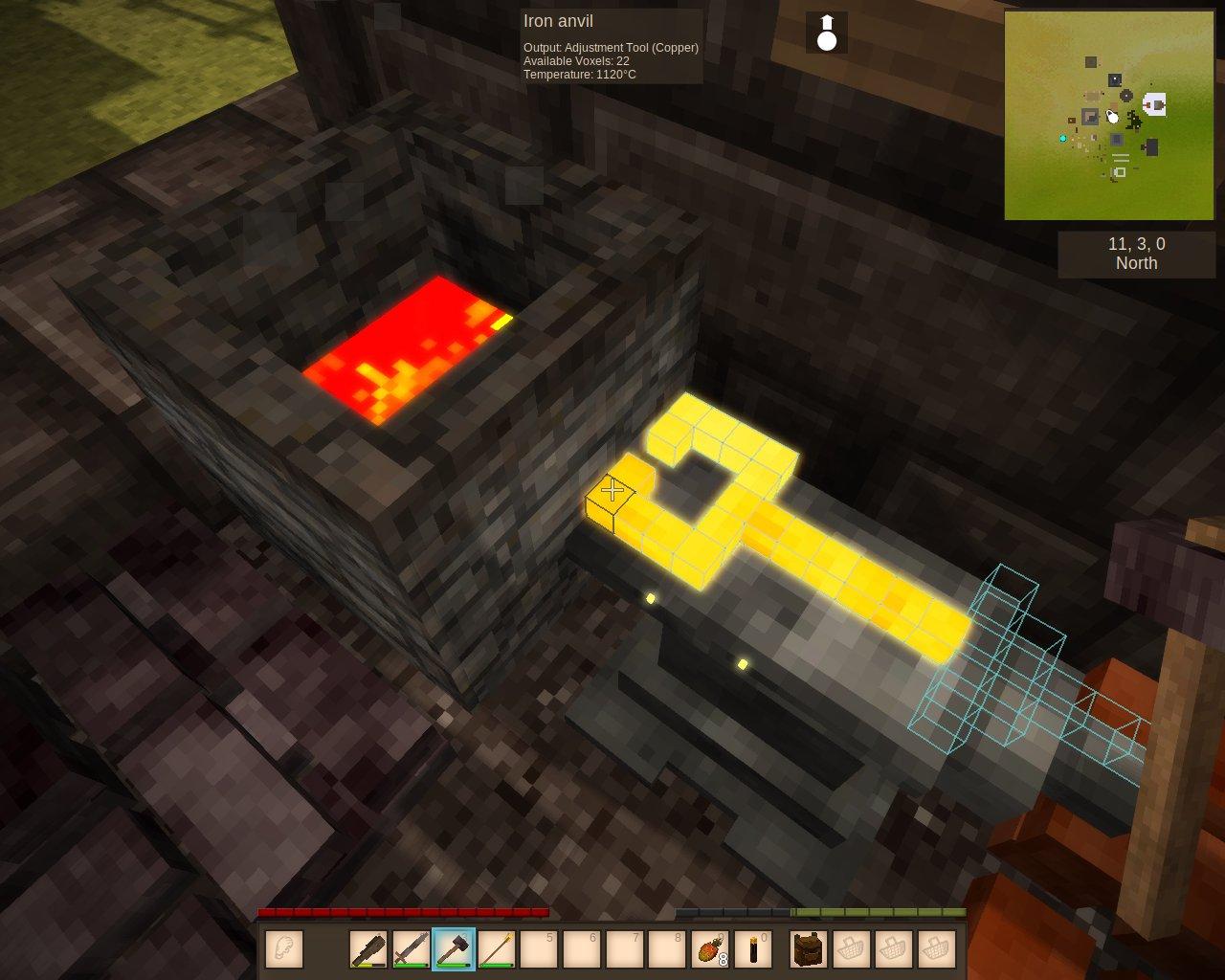Select the fruit stack in the hotbar
This screenshot has width=1225, height=980.
[710, 949]
